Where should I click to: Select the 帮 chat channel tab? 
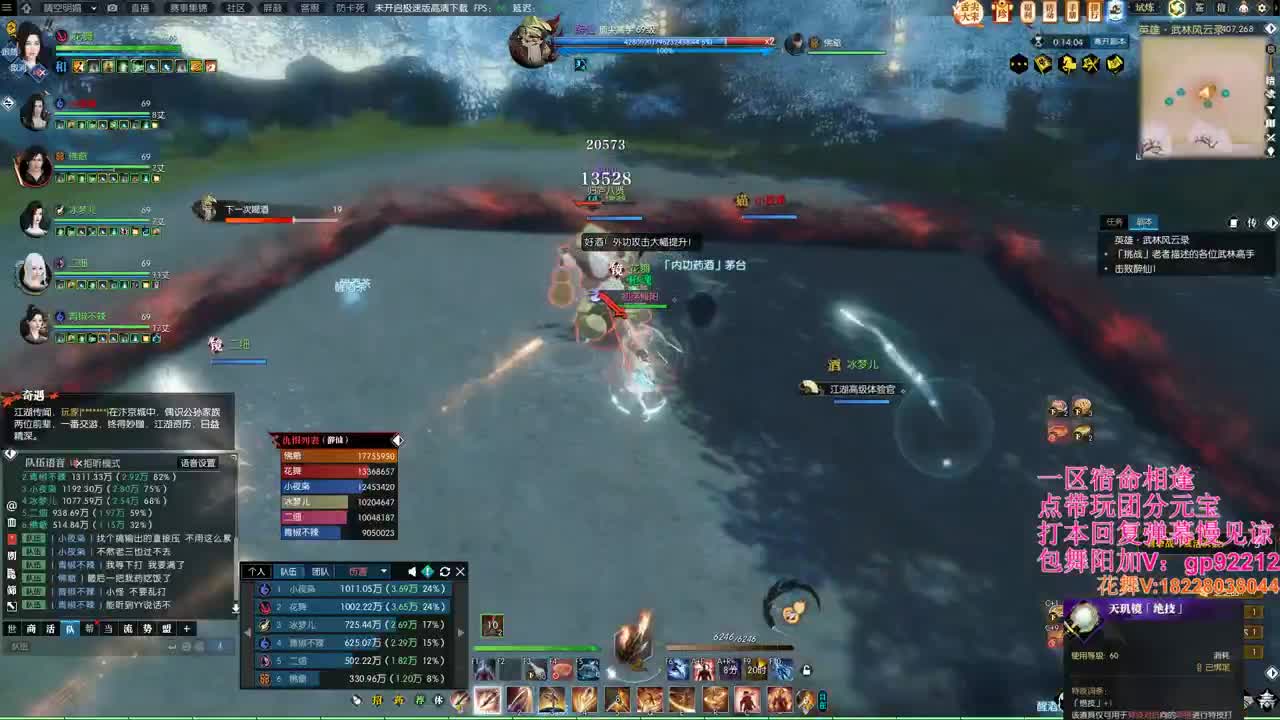click(87, 629)
